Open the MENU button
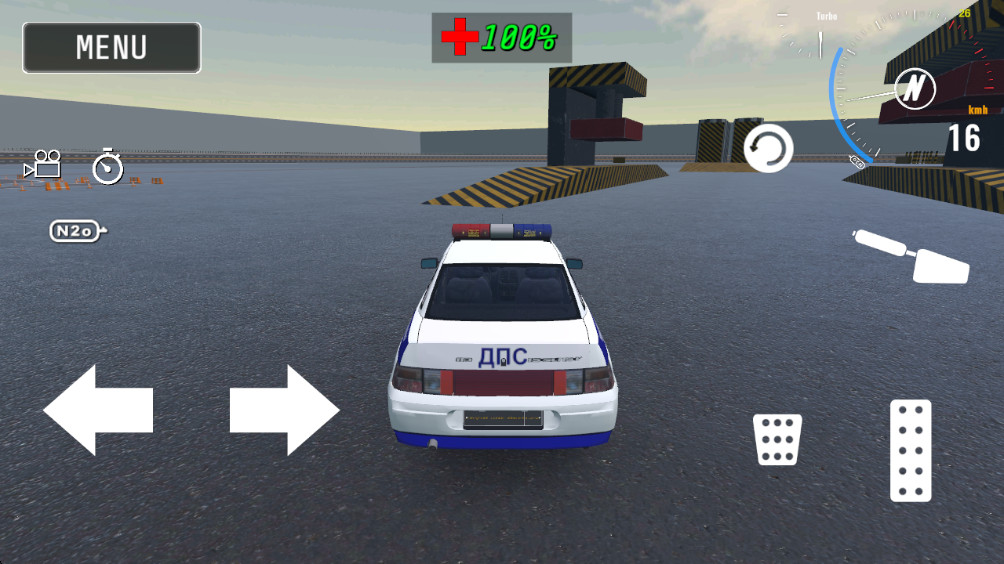The image size is (1004, 564). pos(111,48)
